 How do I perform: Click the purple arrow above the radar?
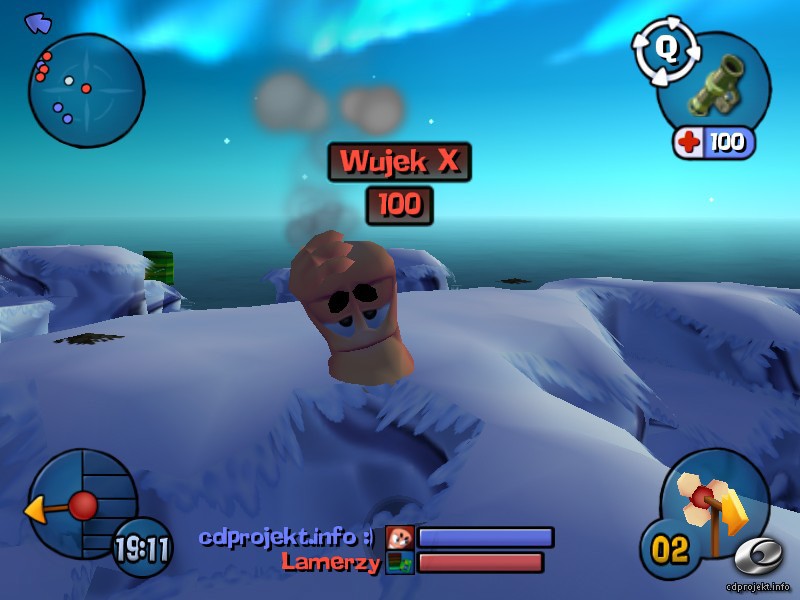(x=38, y=23)
